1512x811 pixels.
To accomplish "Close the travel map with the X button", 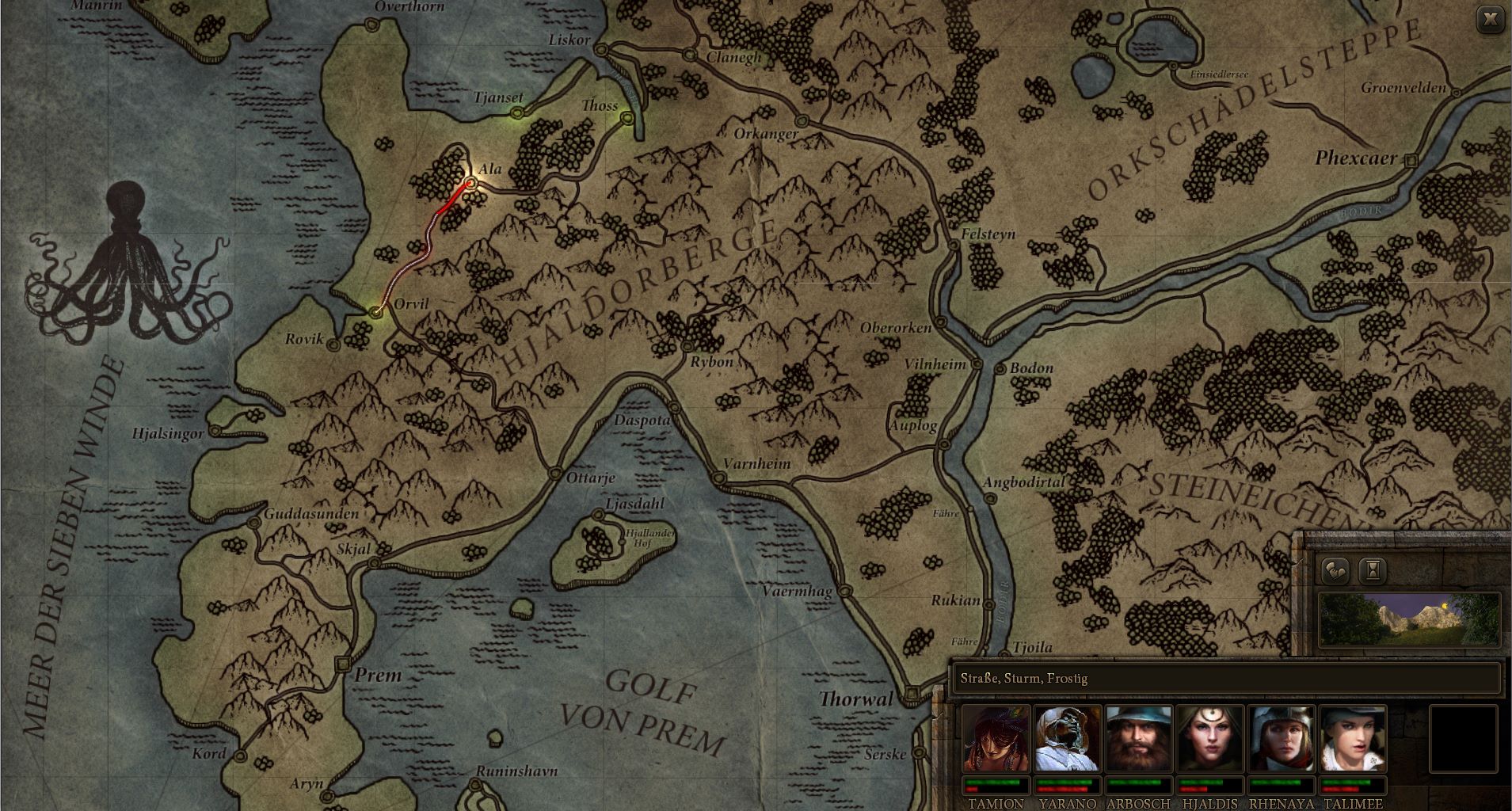I will pos(1491,20).
